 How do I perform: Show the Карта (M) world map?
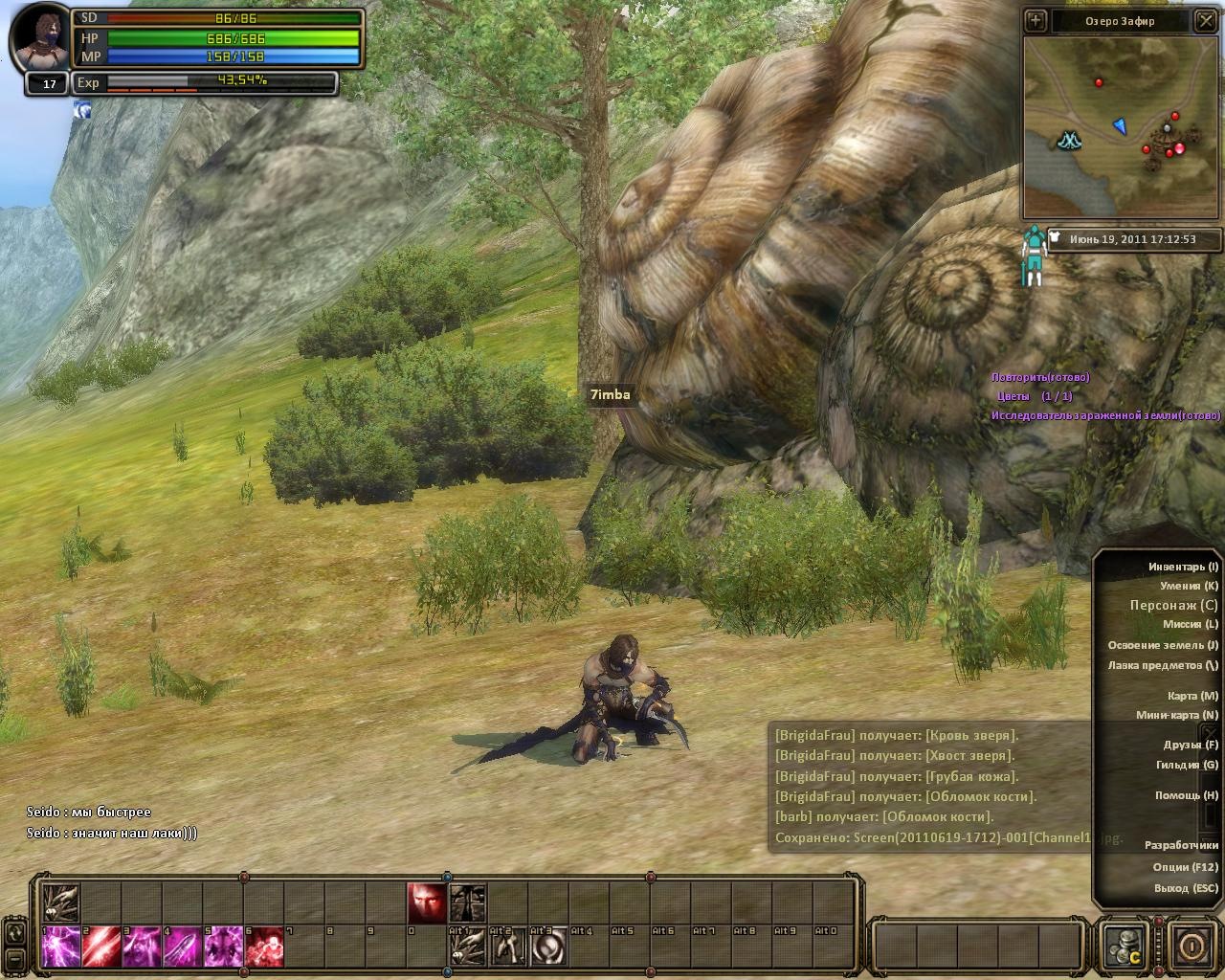[1192, 696]
